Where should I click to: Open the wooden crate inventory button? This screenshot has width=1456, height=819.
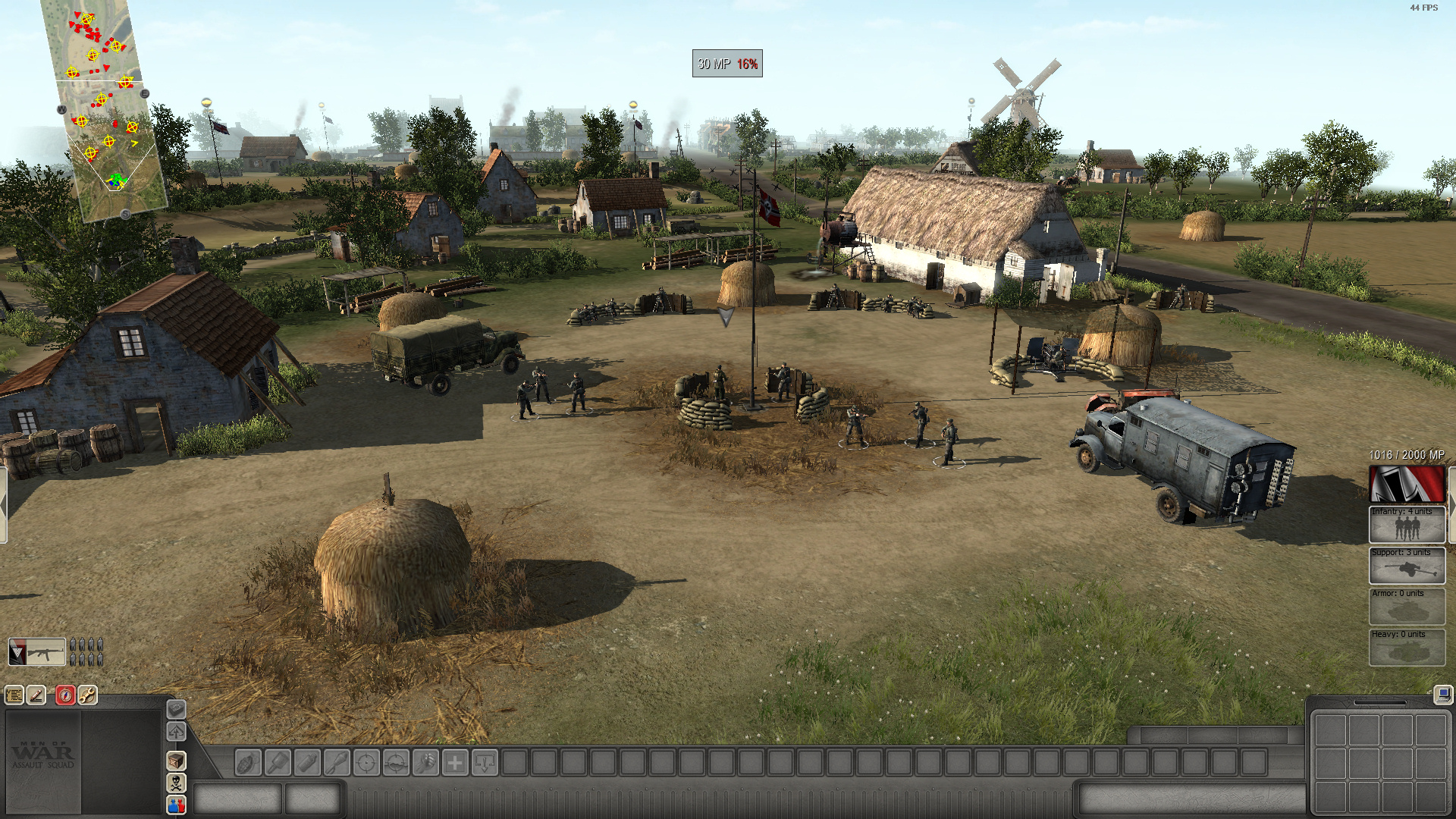(176, 761)
